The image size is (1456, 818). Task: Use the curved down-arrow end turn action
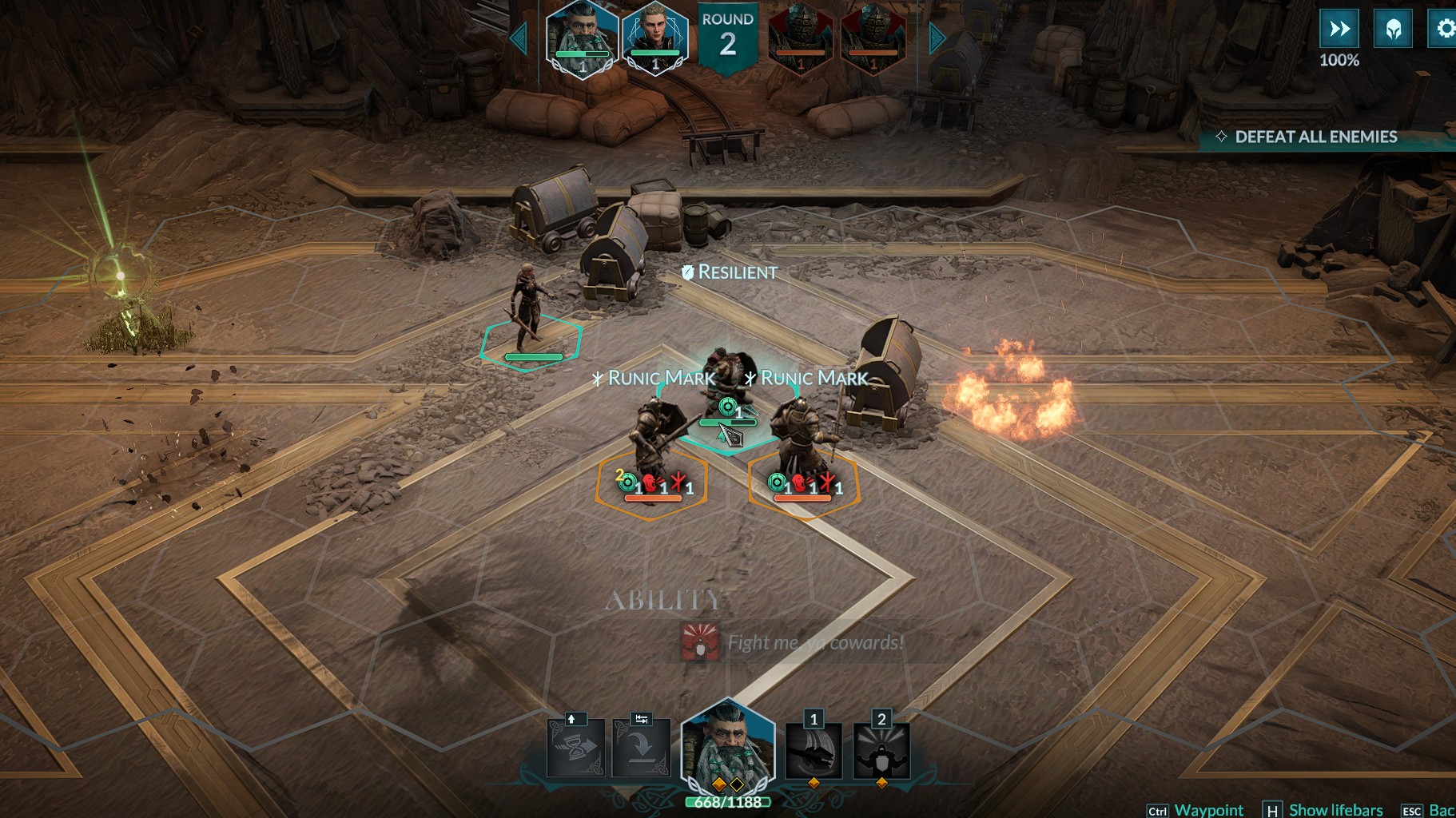click(641, 749)
